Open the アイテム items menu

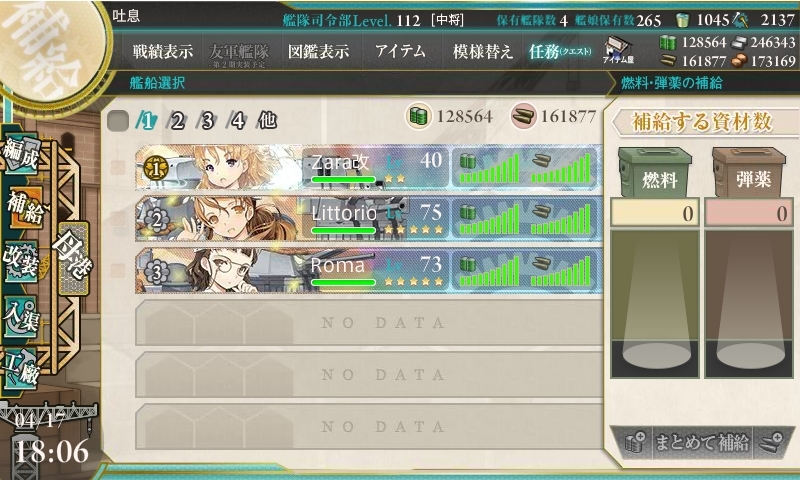point(400,52)
